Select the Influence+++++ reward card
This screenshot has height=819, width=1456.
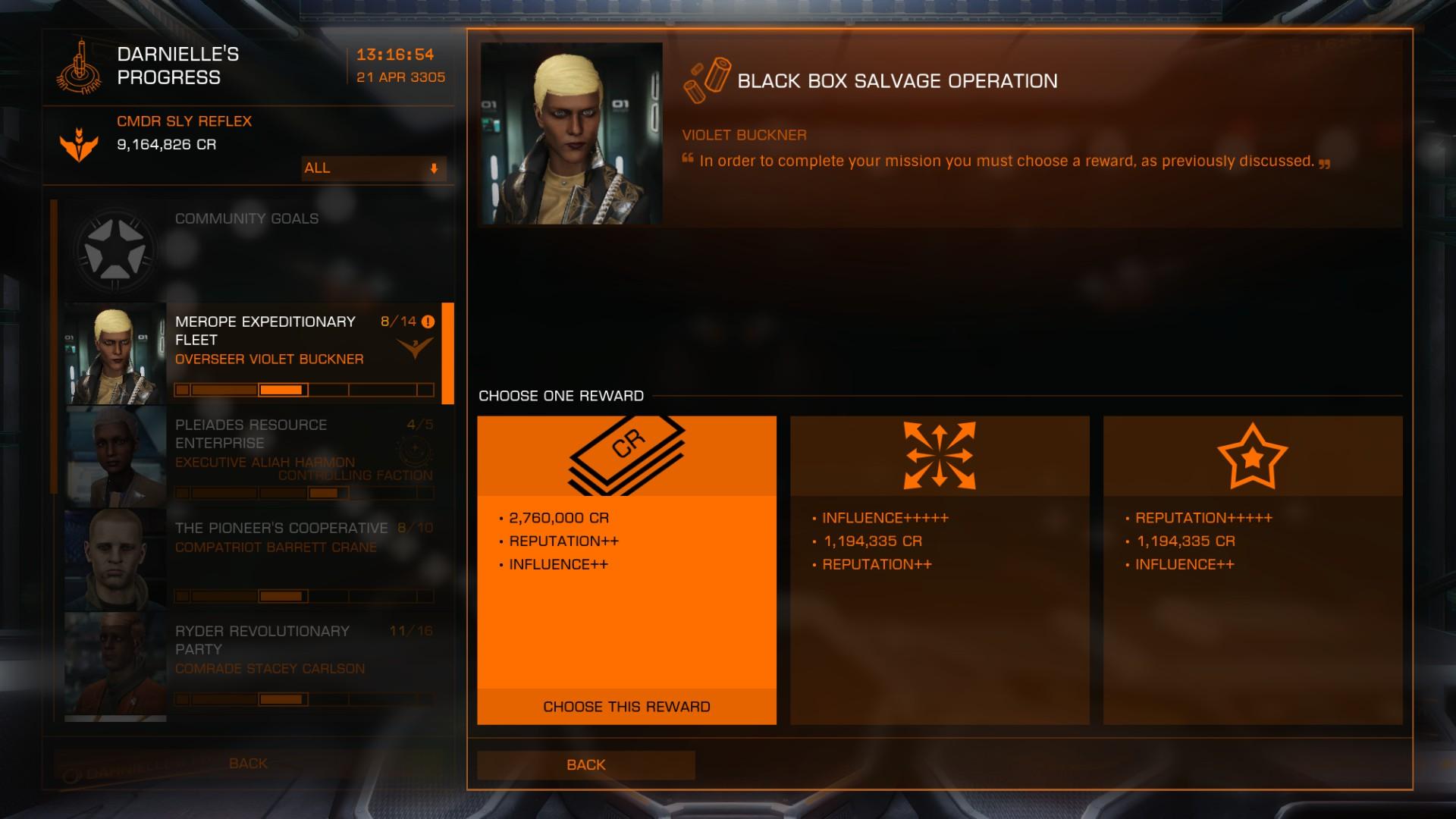[940, 569]
